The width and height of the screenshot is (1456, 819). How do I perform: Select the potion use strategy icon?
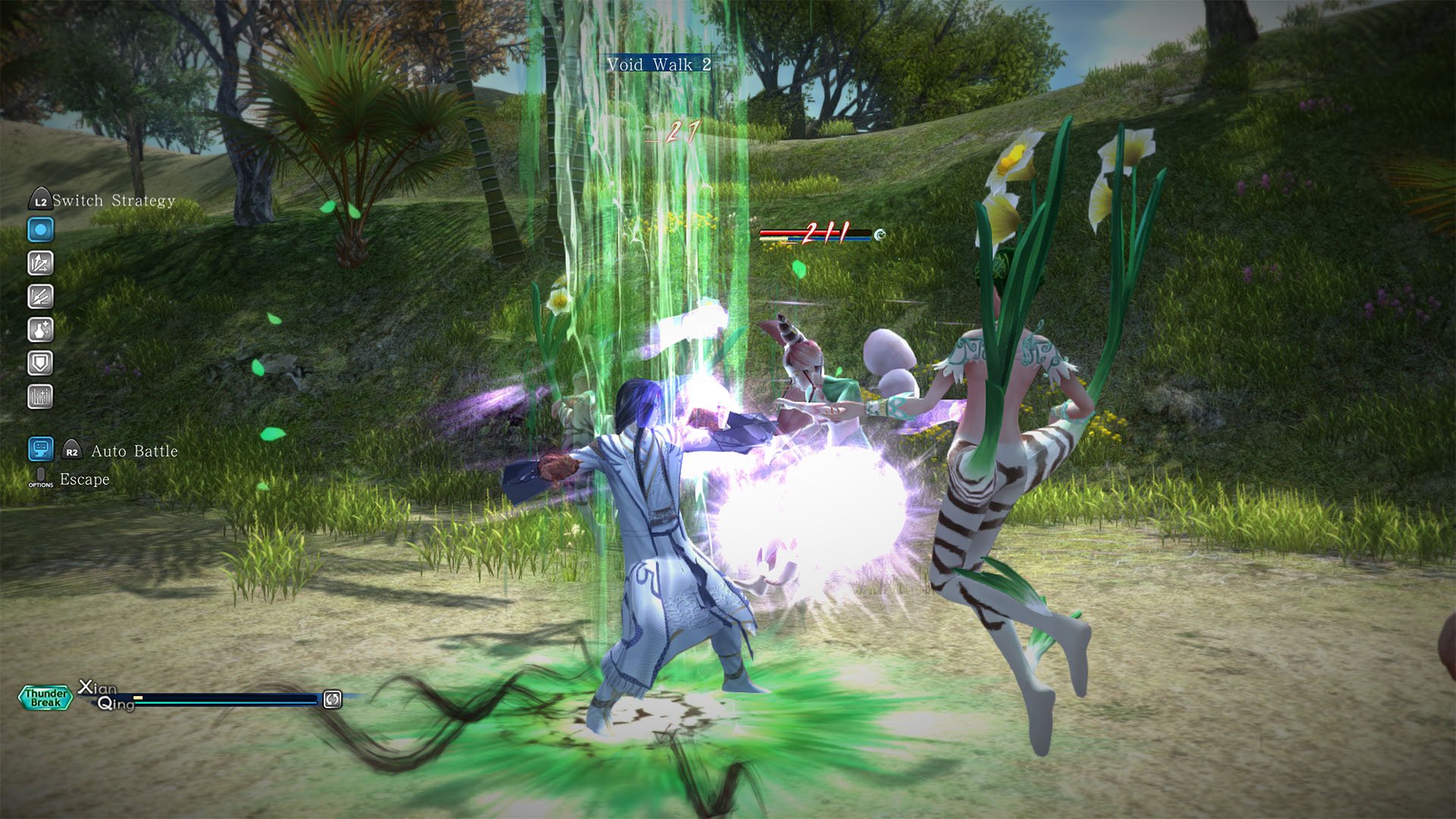tap(42, 330)
